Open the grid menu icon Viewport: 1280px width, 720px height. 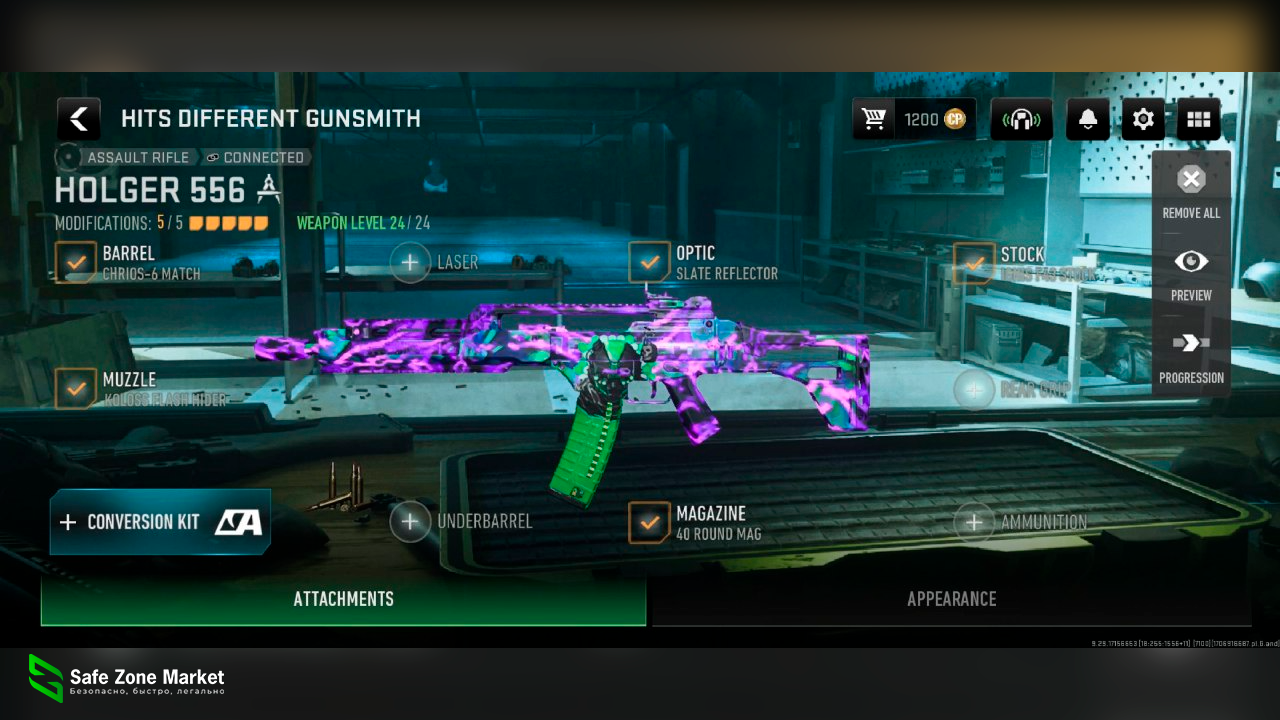pos(1198,120)
